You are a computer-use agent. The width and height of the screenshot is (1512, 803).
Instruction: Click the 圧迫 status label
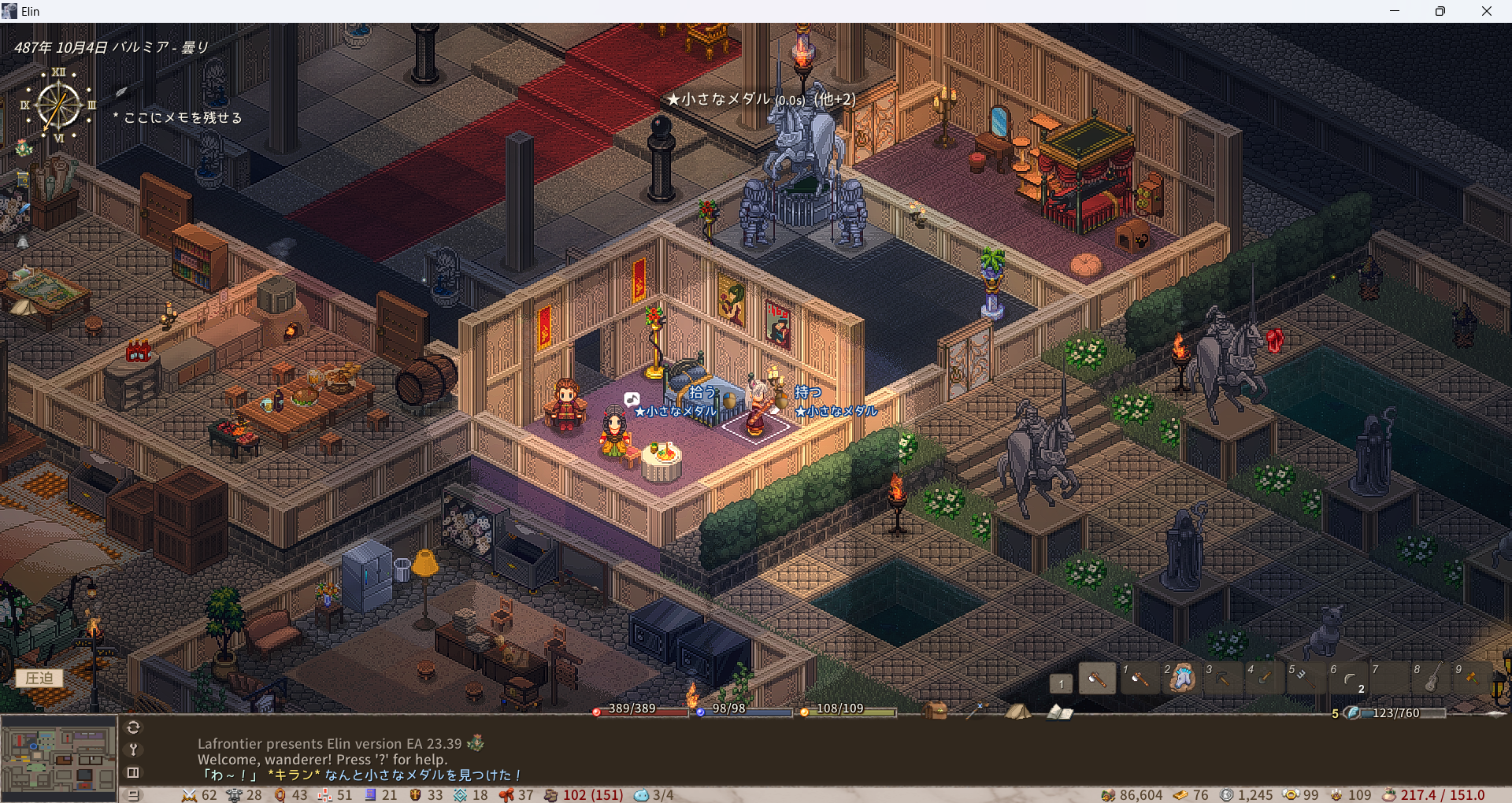point(39,678)
